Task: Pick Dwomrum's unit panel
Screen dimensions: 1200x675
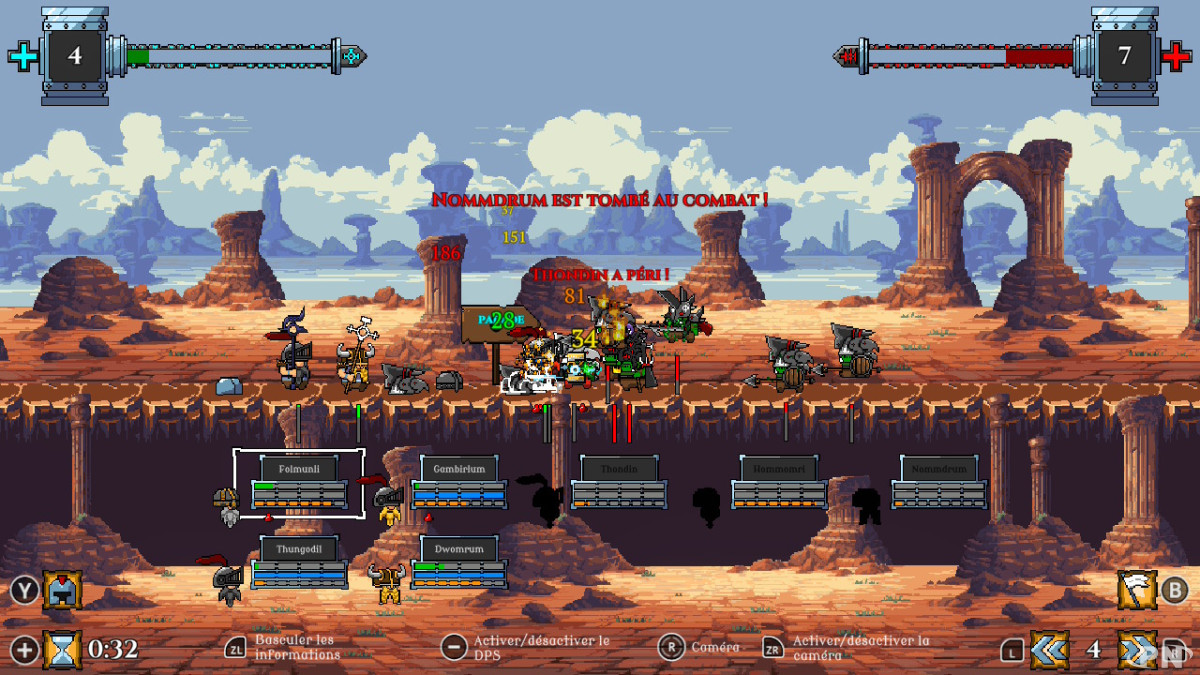Action: pos(459,563)
